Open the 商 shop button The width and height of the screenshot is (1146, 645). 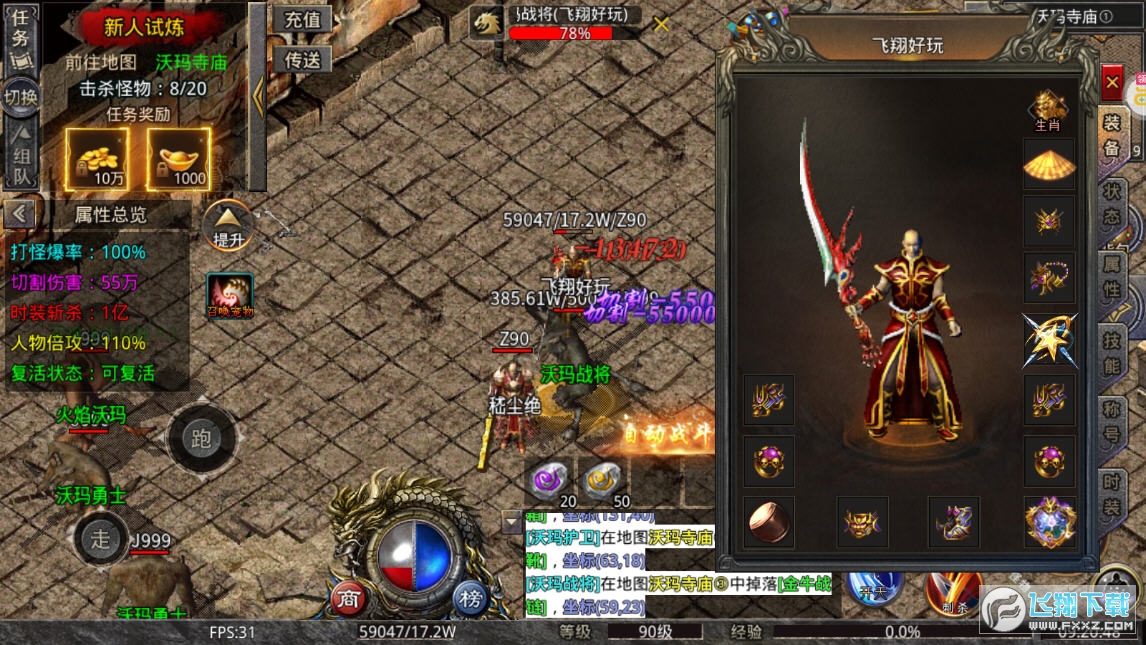click(x=348, y=599)
